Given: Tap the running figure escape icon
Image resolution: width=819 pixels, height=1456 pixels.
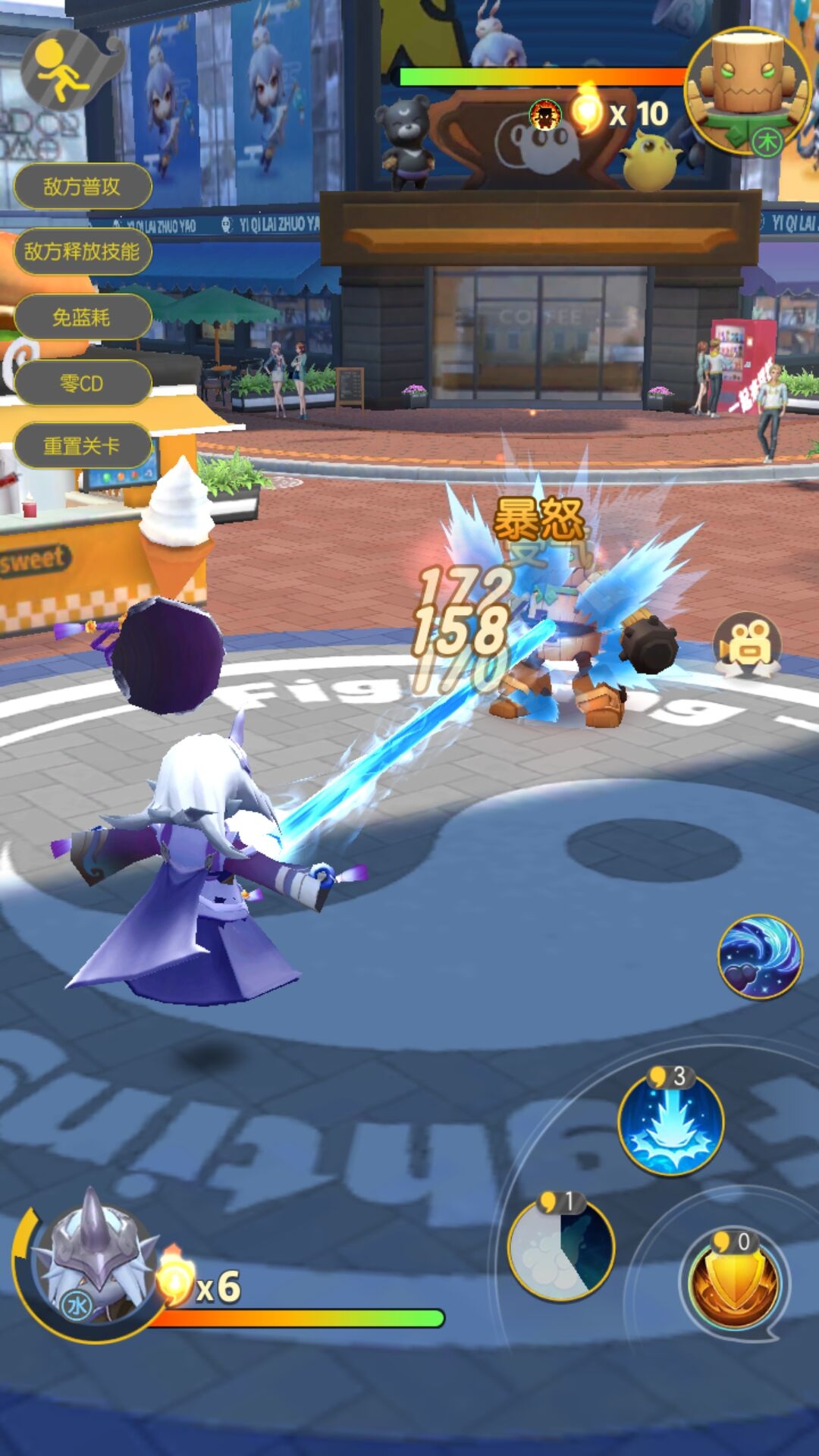Looking at the screenshot, I should click(x=62, y=72).
